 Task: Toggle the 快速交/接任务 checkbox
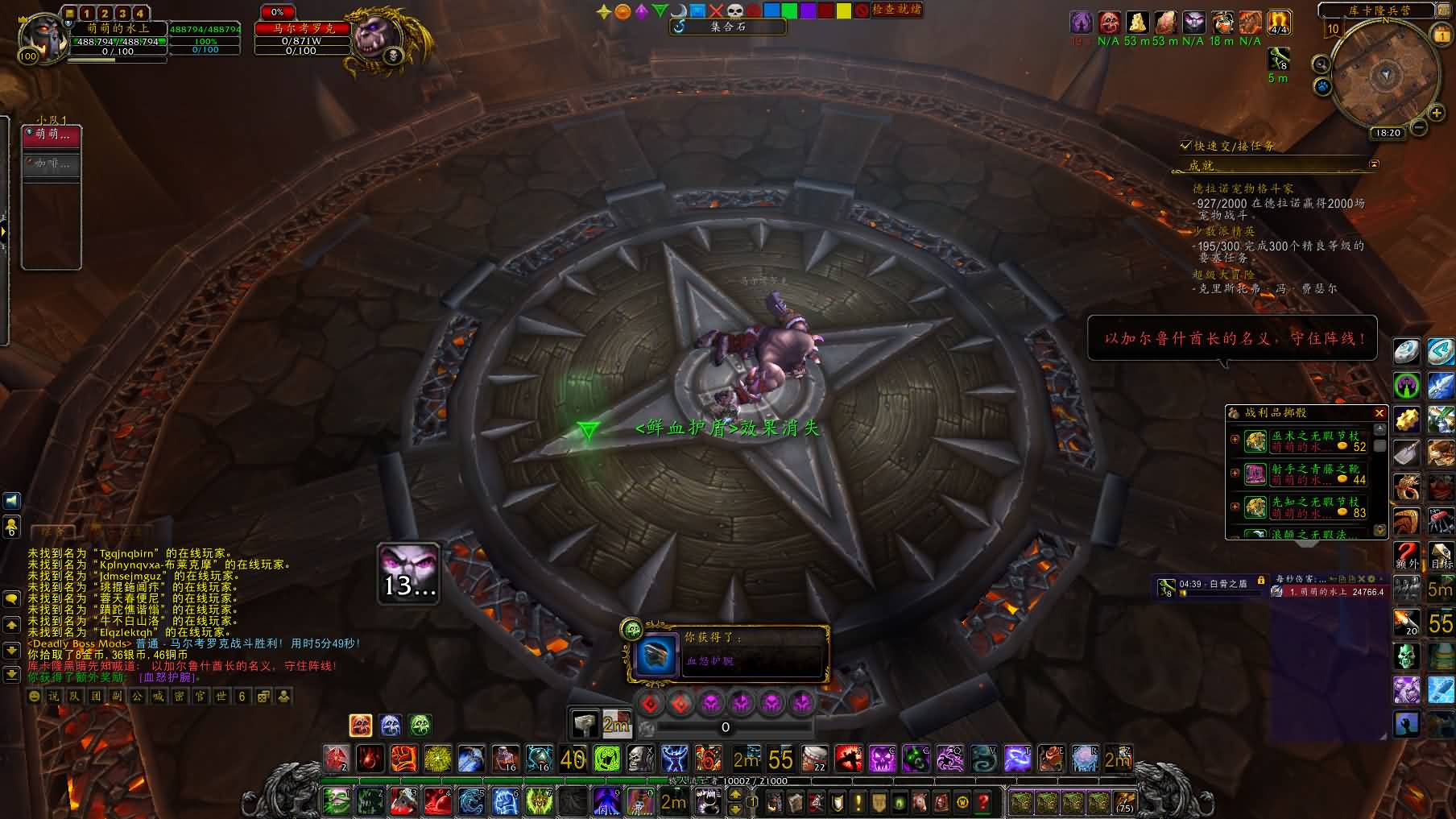point(1185,146)
